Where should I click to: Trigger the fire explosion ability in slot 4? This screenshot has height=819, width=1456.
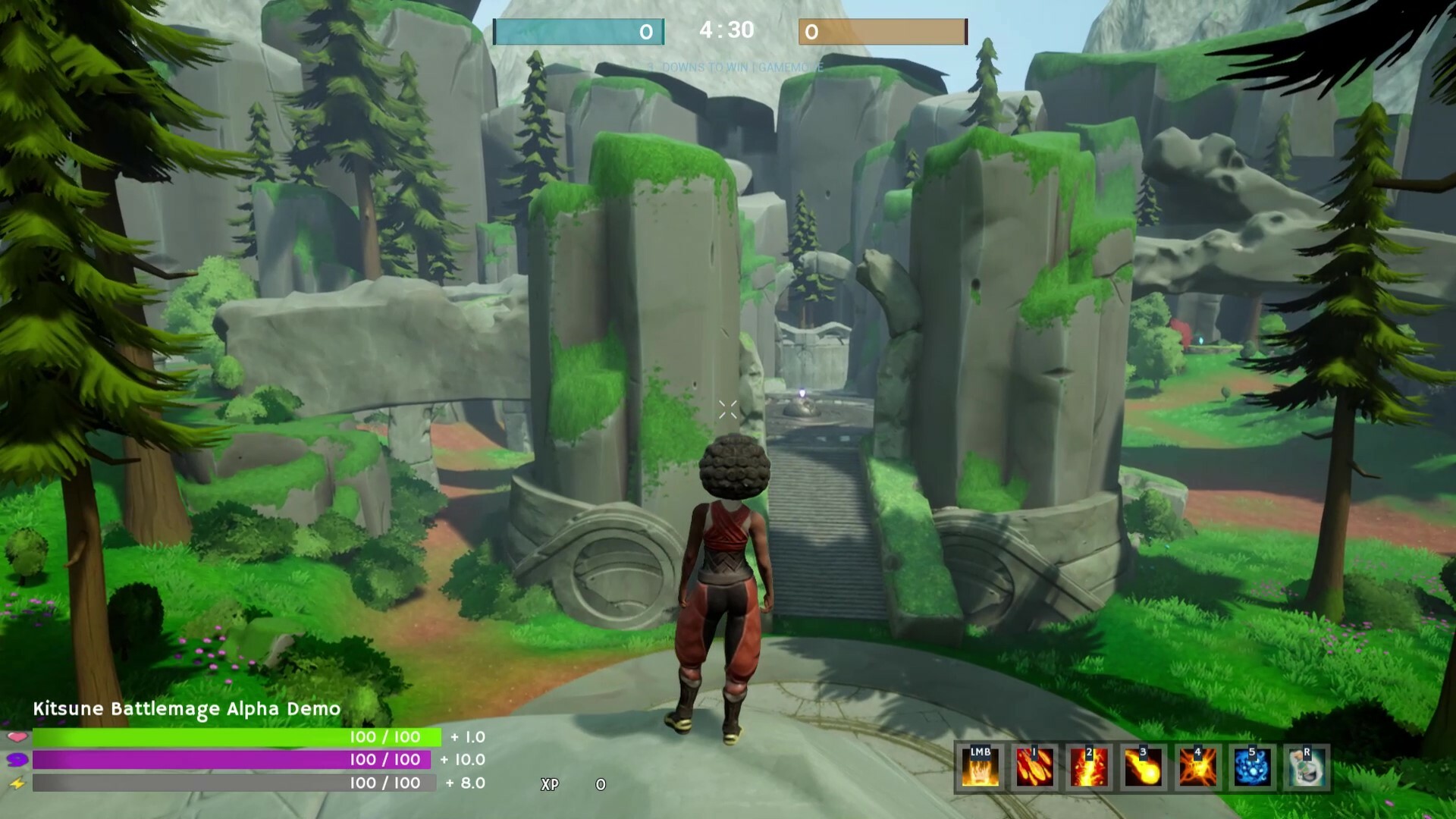(1198, 767)
